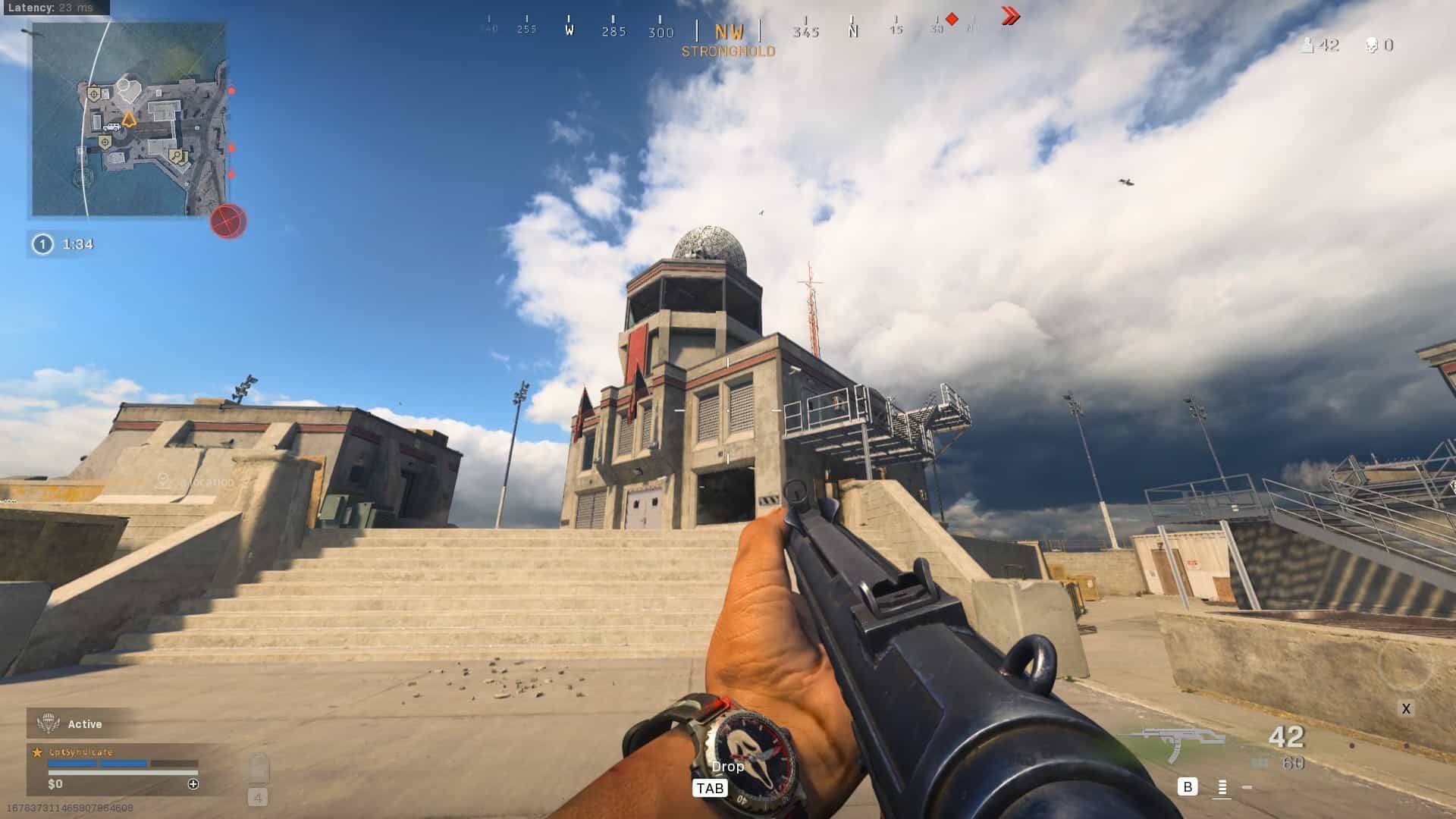
Task: Click the red diamond marker on the compass
Action: [952, 19]
